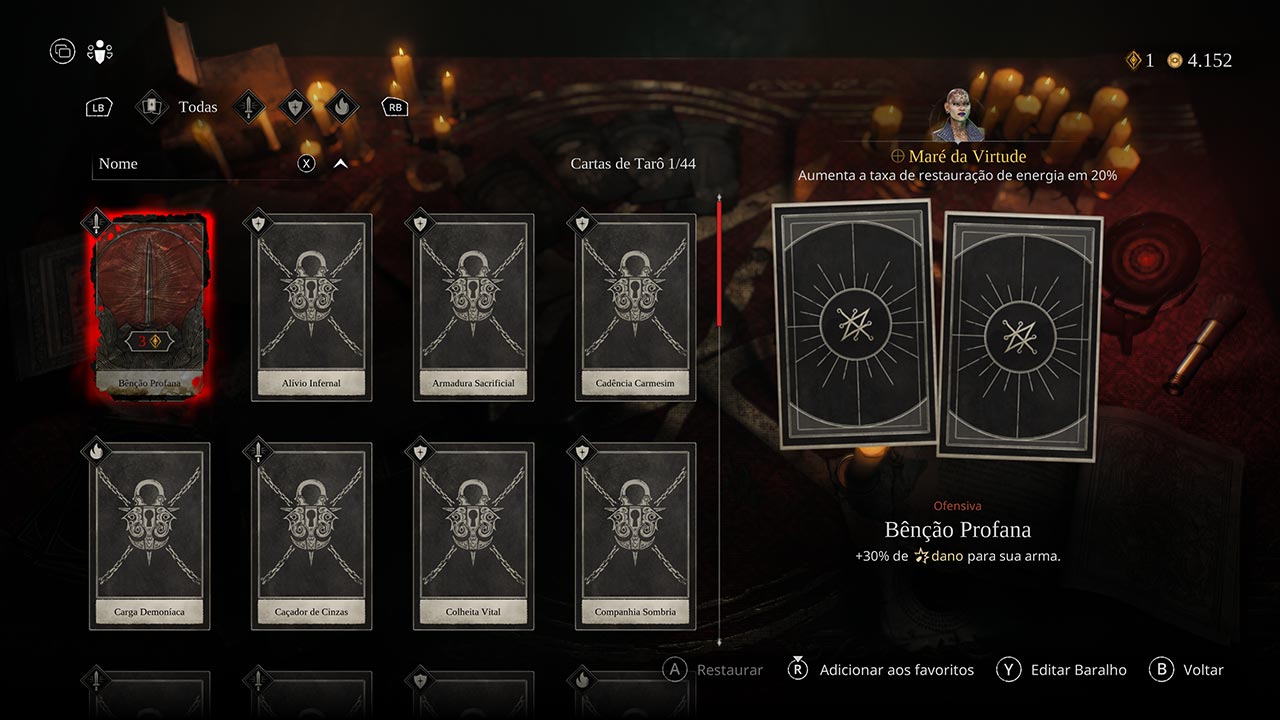Click Adicionar aos favoritos

896,670
